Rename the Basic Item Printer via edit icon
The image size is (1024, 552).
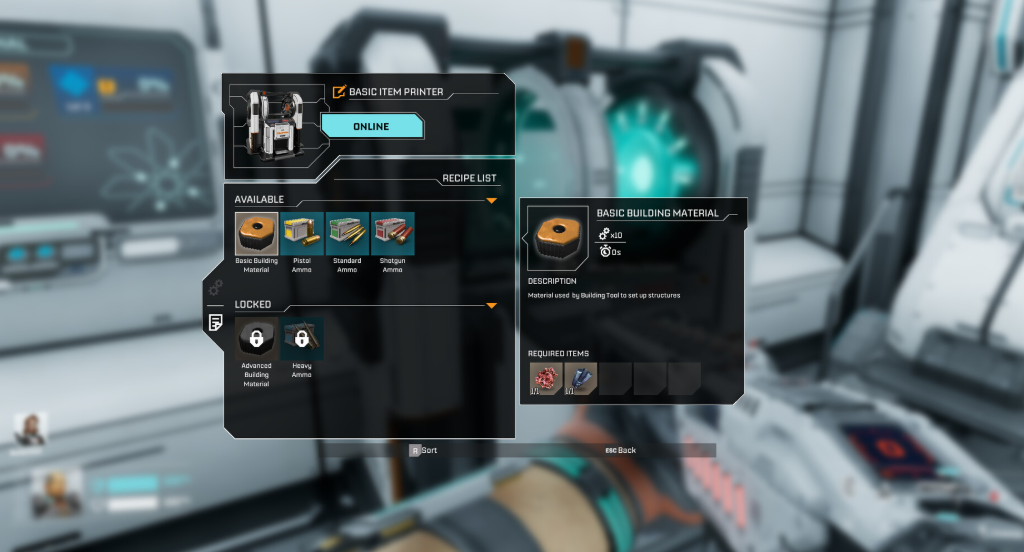pyautogui.click(x=339, y=92)
